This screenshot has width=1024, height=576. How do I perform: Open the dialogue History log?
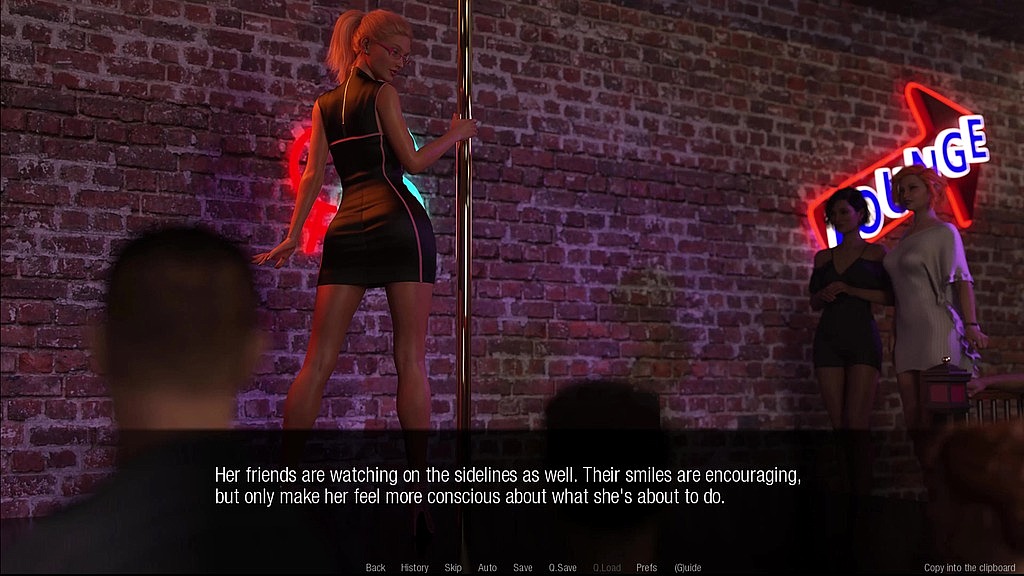(414, 568)
